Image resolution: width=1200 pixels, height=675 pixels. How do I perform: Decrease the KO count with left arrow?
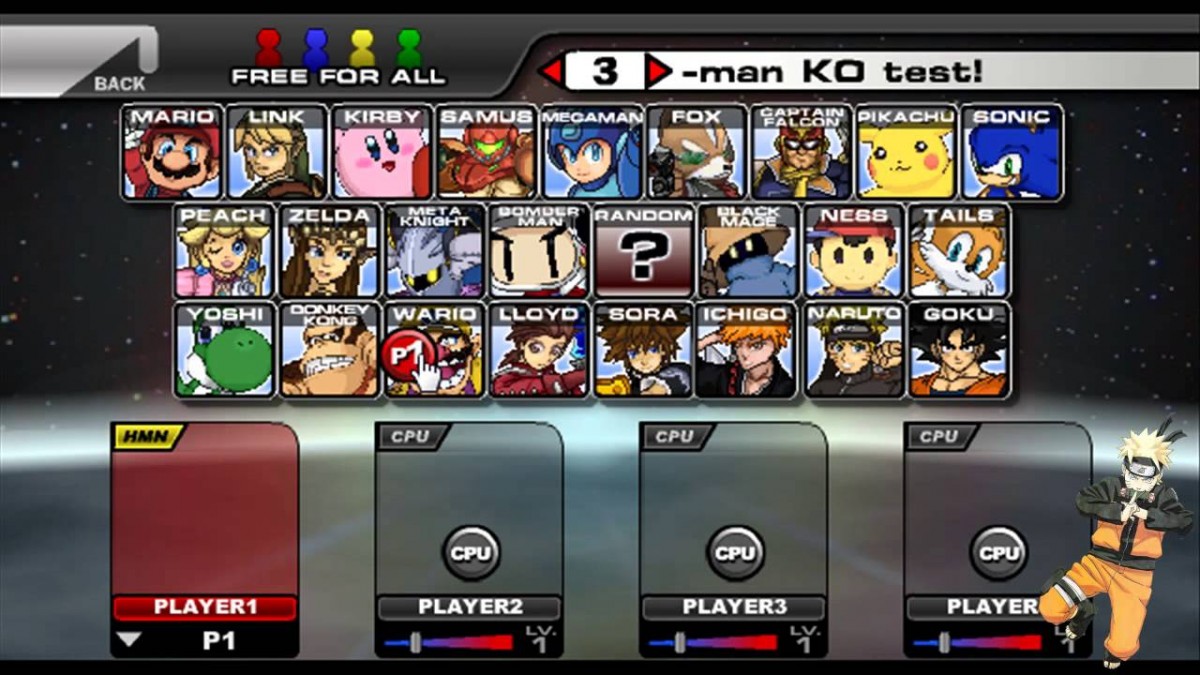click(551, 71)
